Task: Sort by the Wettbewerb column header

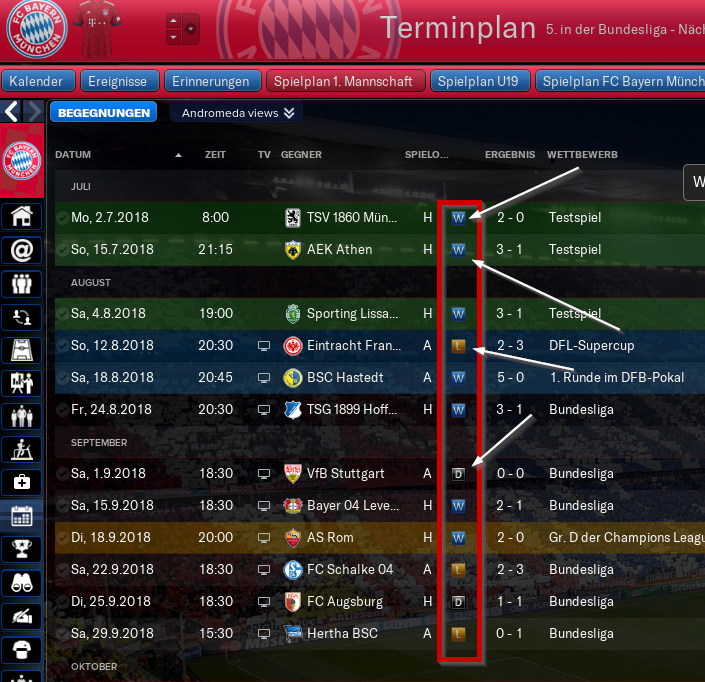Action: tap(582, 155)
